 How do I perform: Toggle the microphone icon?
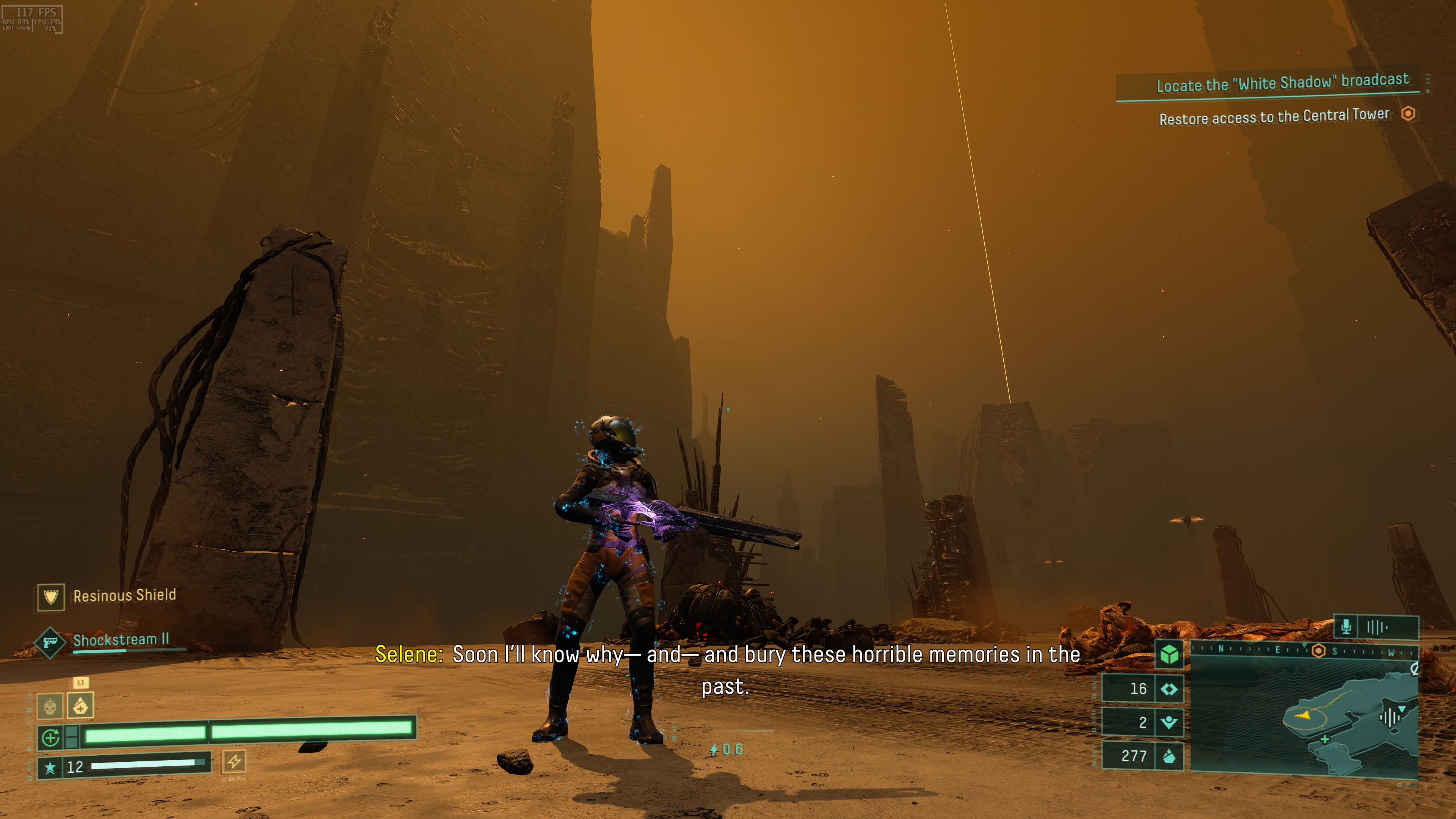pyautogui.click(x=1346, y=627)
